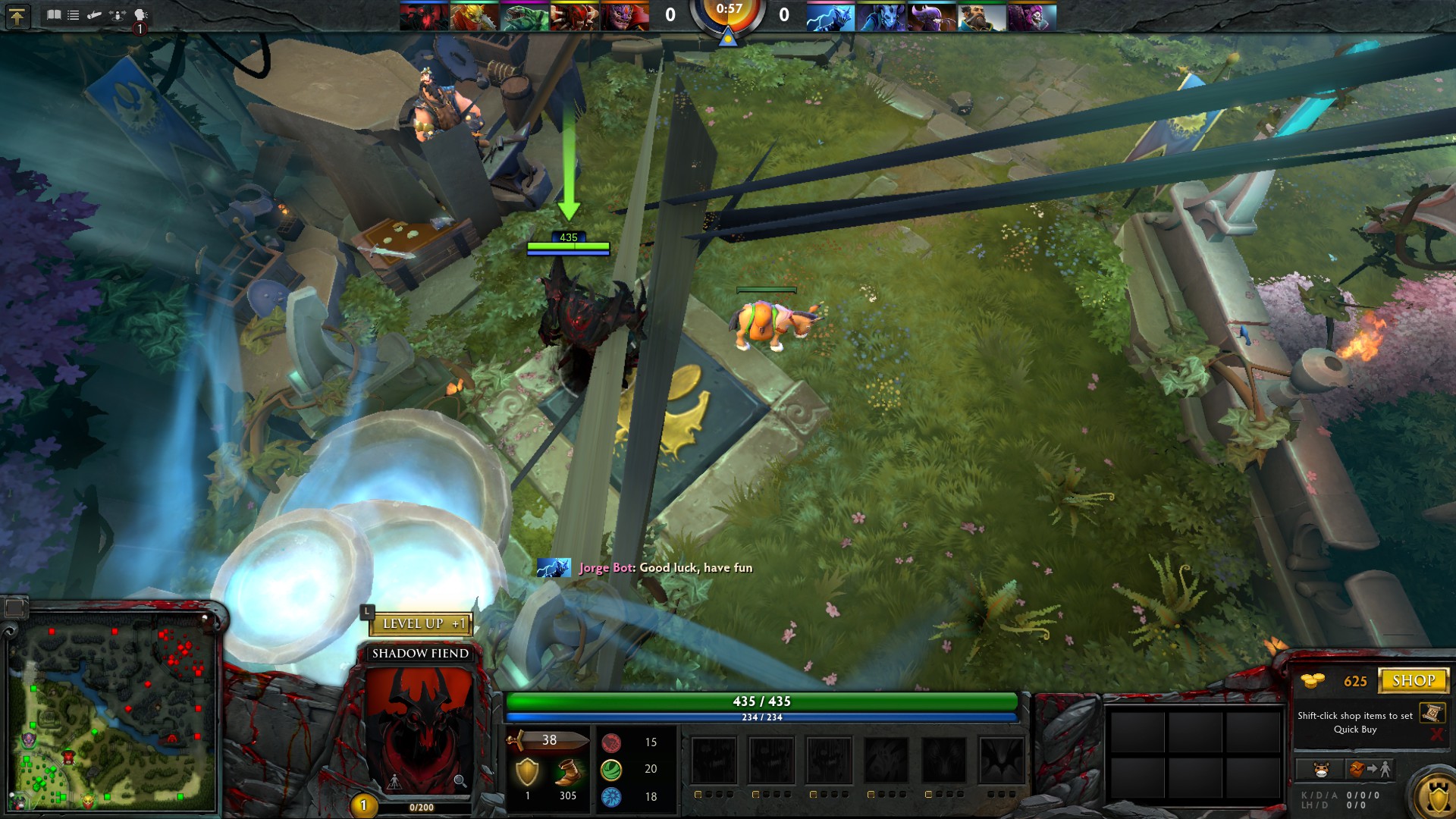Viewport: 1456px width, 819px height.
Task: Open the scoreboard list icon
Action: (x=74, y=14)
